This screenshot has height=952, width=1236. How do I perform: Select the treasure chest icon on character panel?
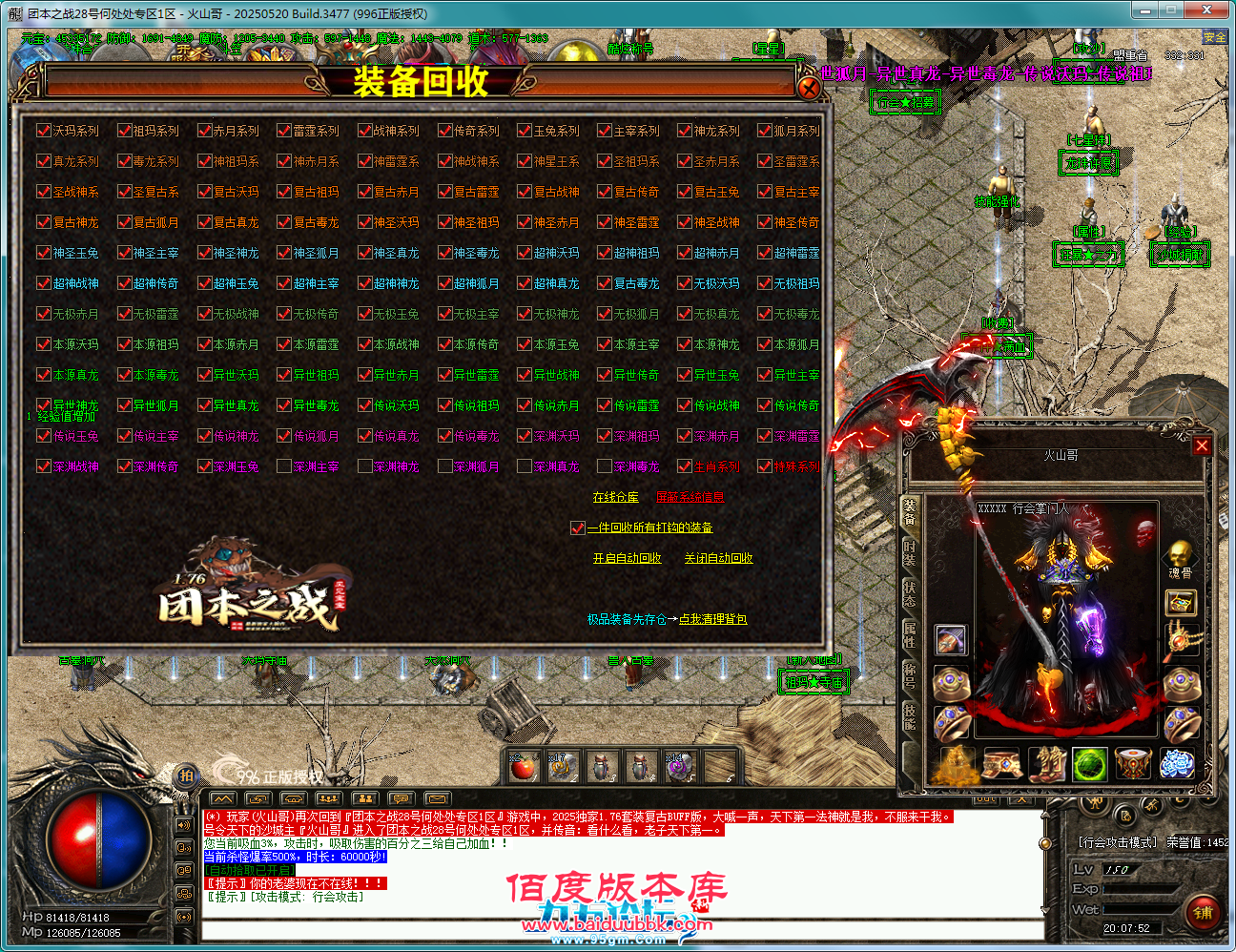pyautogui.click(x=1180, y=603)
